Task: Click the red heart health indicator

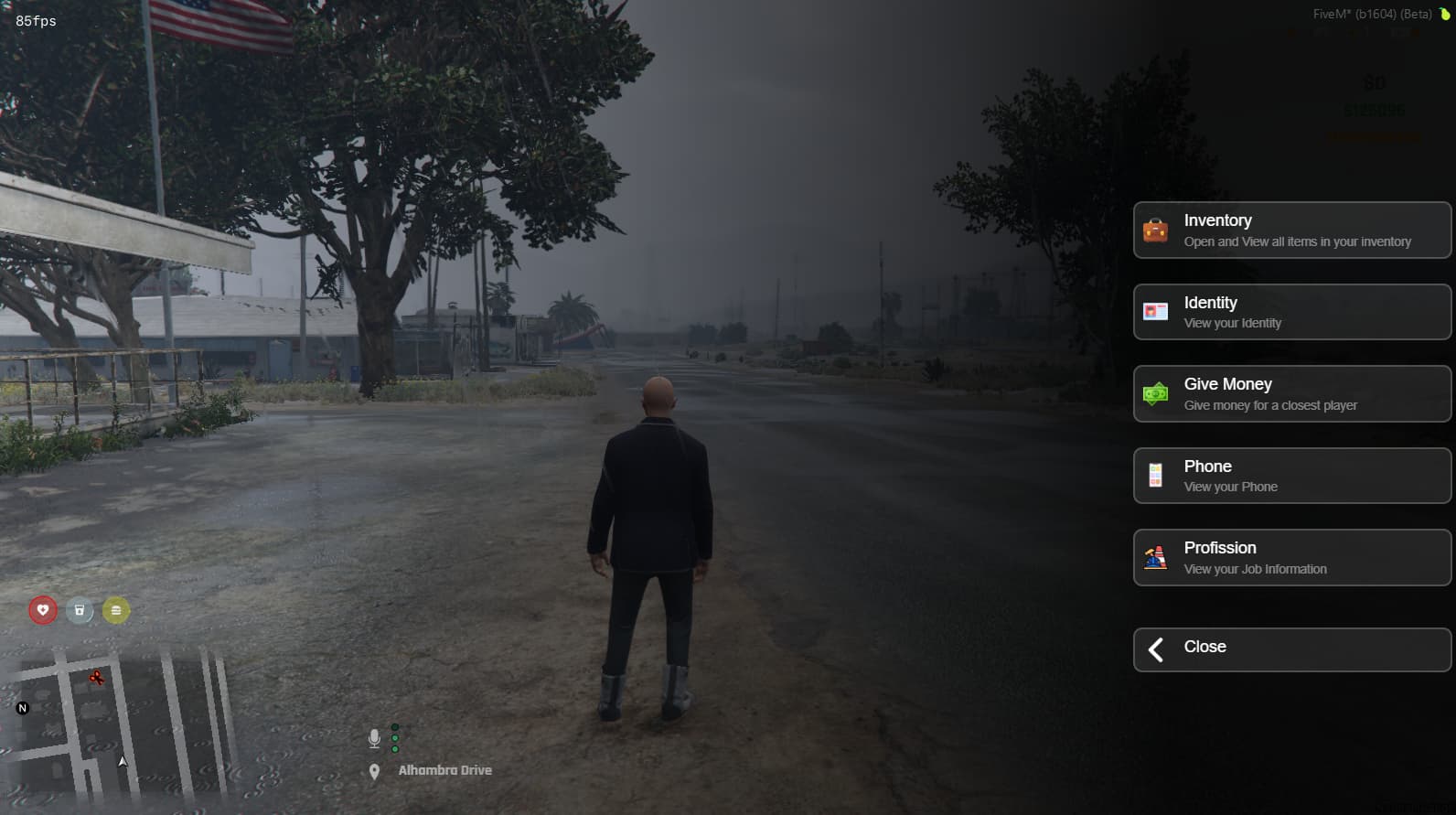Action: (42, 609)
